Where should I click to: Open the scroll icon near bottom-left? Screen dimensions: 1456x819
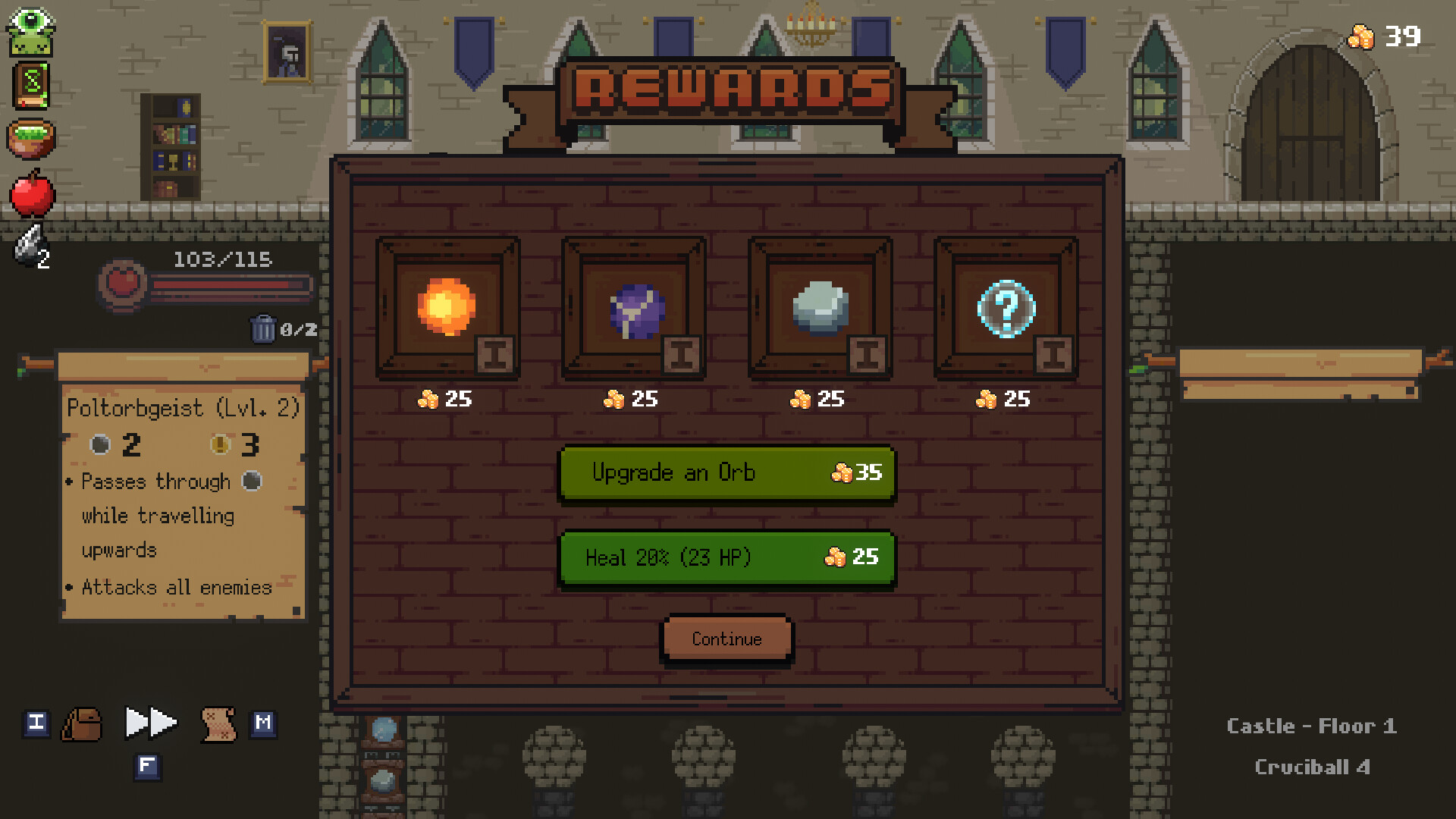[217, 724]
